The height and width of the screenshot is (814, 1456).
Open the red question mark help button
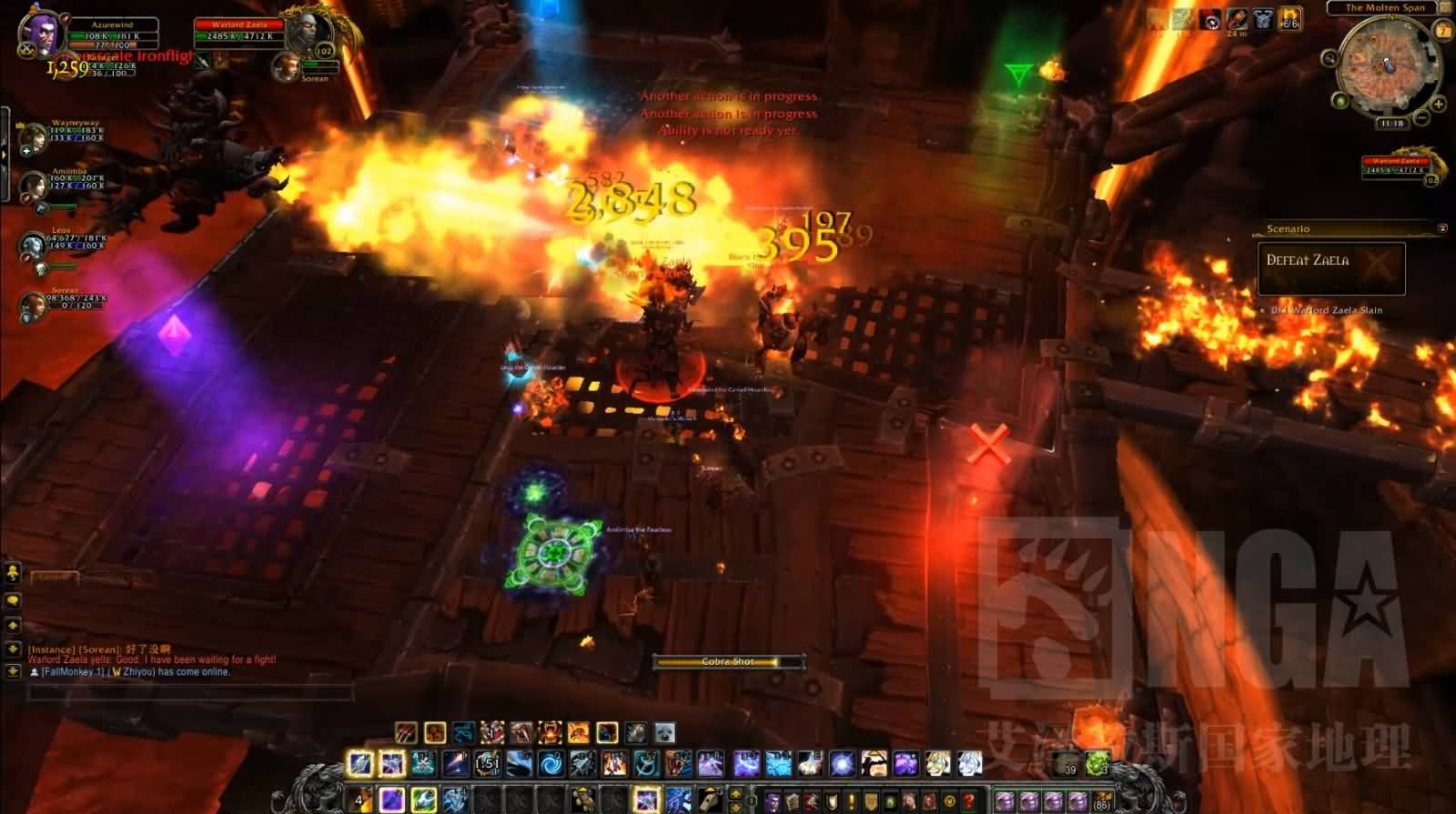970,802
